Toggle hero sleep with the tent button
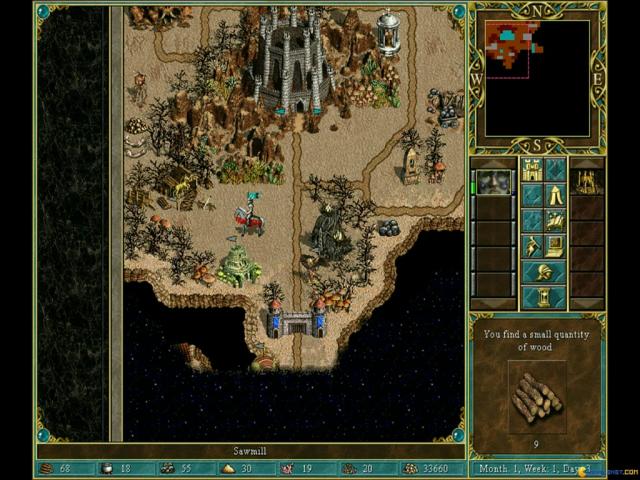The height and width of the screenshot is (480, 640). click(x=556, y=195)
